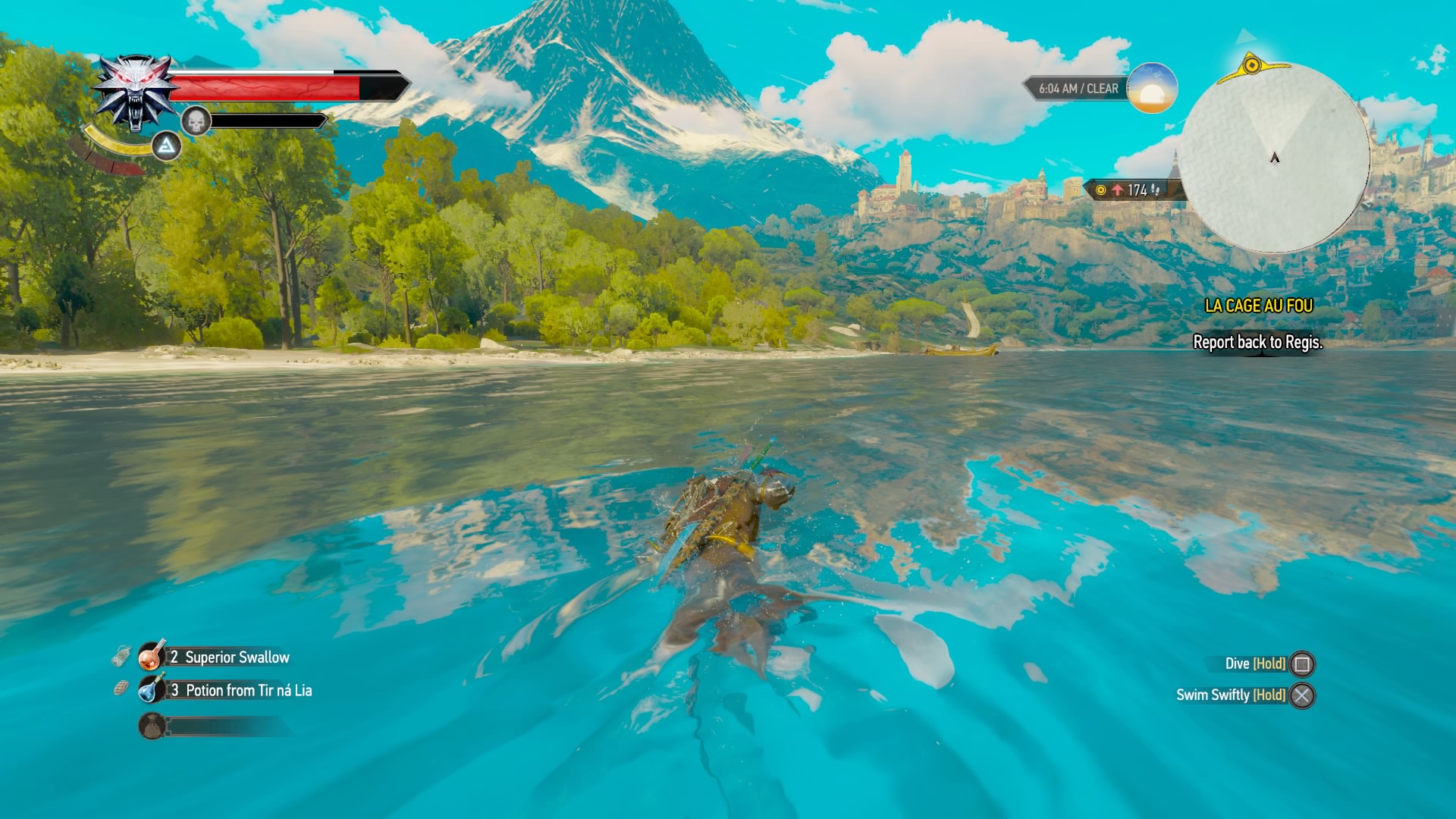Open the La Cage au Fou quest tracker
This screenshot has width=1456, height=819.
pyautogui.click(x=1258, y=306)
